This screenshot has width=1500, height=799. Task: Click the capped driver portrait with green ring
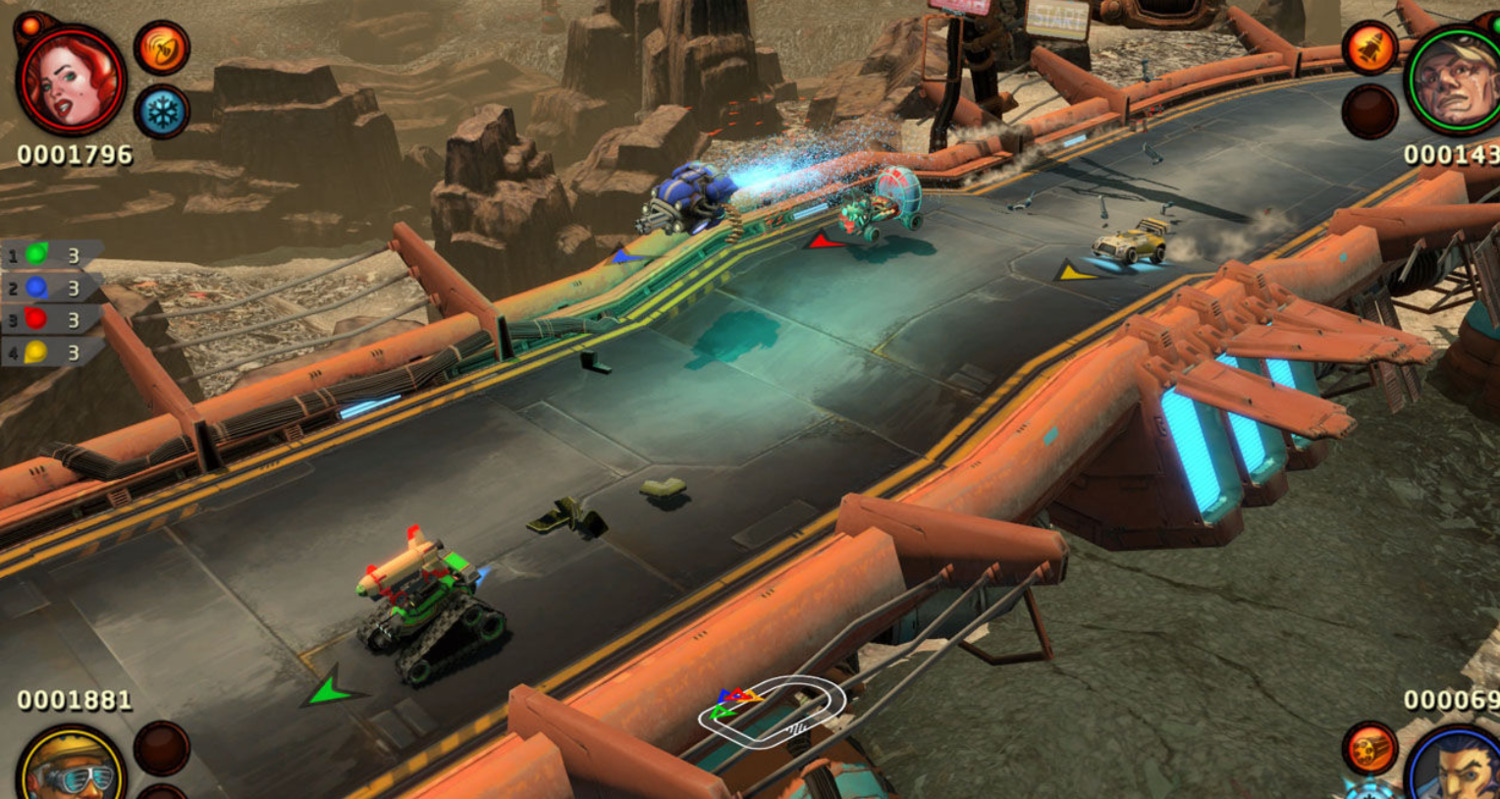tap(1455, 80)
